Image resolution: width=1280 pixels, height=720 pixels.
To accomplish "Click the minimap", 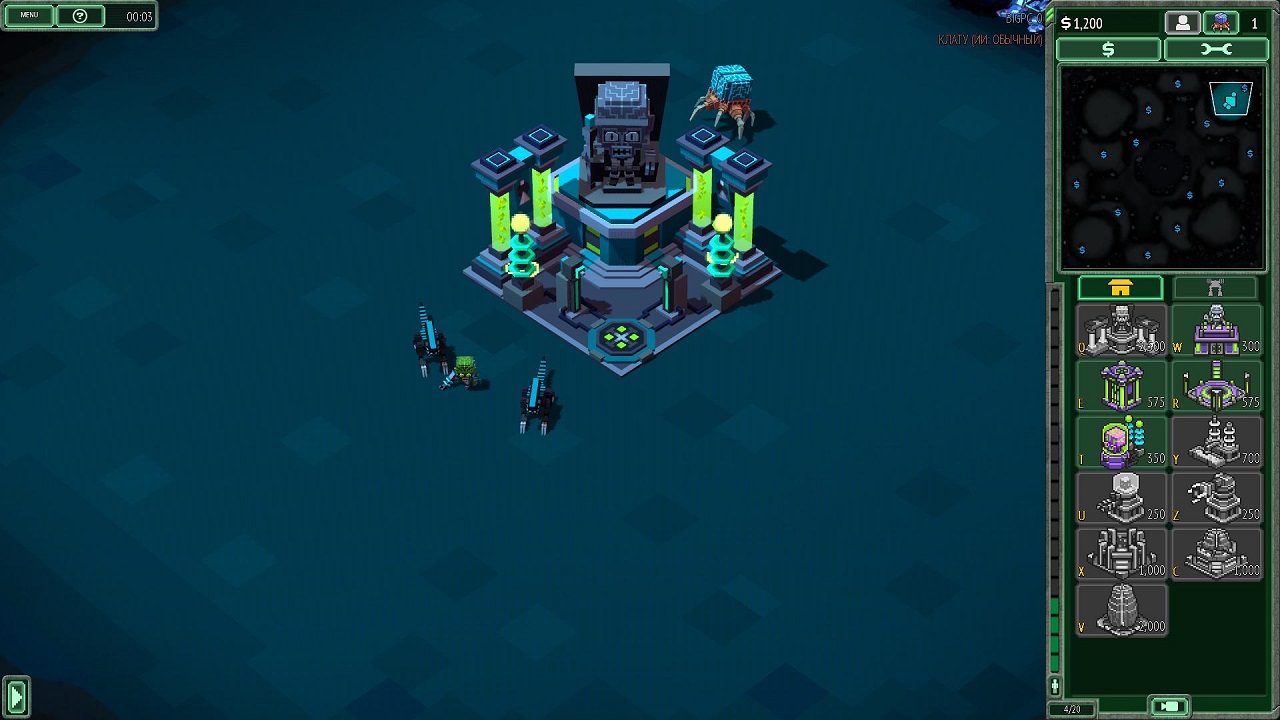I will pyautogui.click(x=1162, y=168).
